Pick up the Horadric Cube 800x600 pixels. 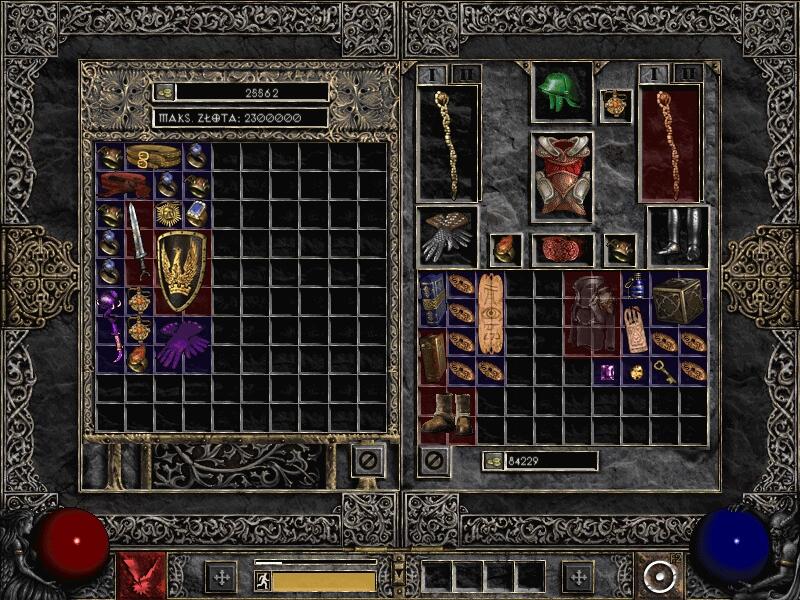tap(677, 300)
